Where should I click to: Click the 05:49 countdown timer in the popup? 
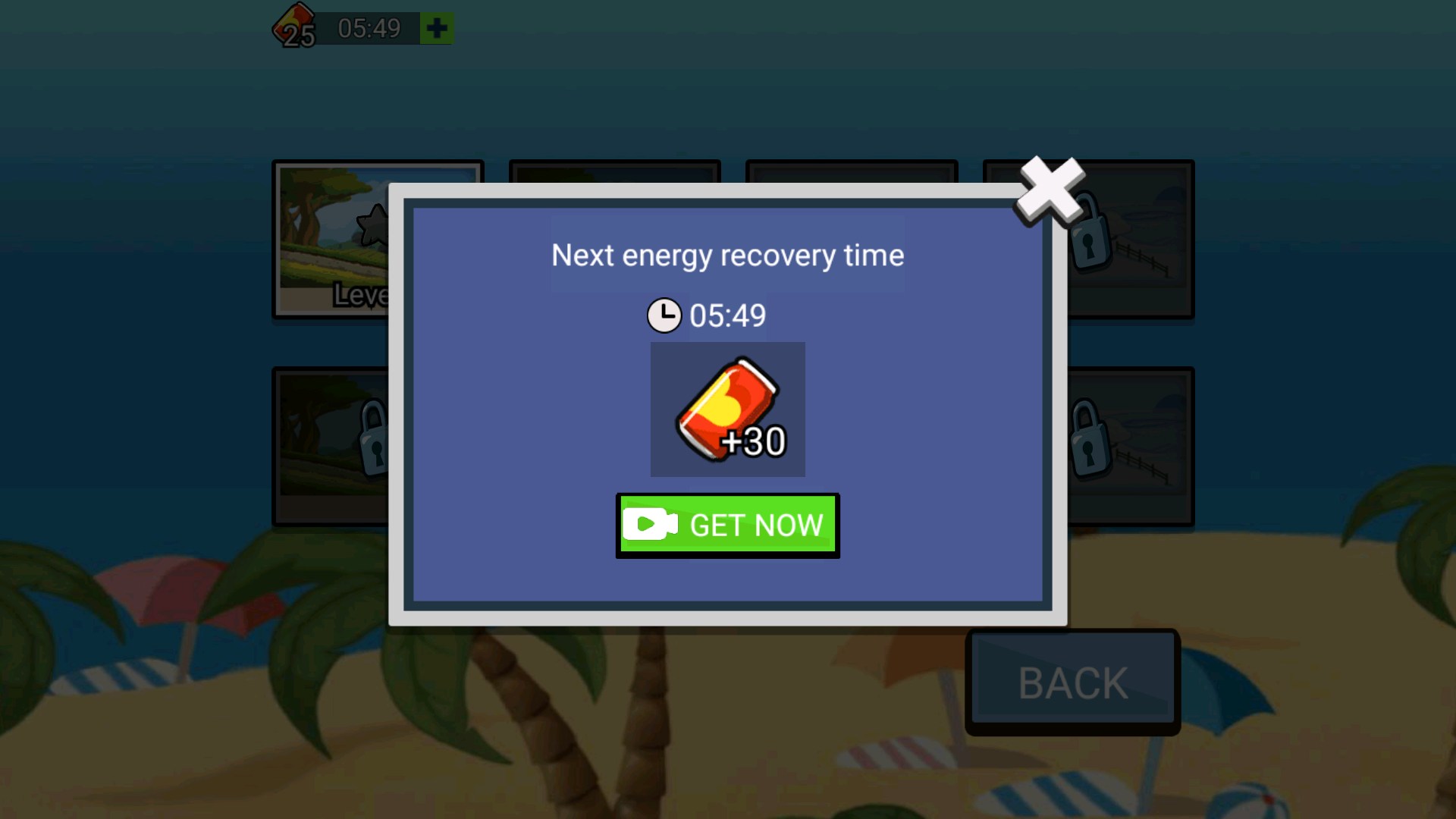(728, 314)
